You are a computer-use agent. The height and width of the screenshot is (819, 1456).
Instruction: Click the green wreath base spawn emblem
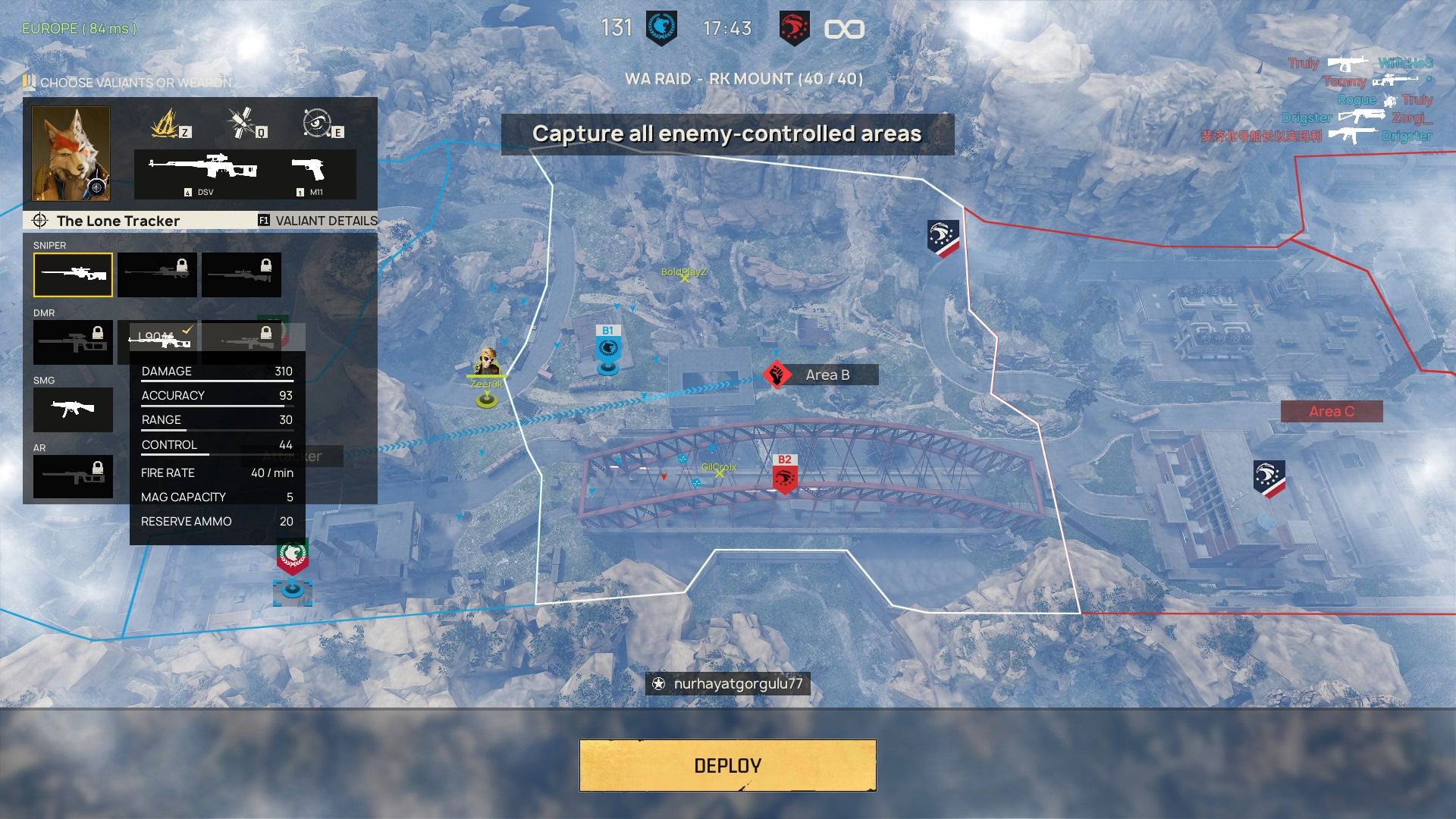[292, 557]
